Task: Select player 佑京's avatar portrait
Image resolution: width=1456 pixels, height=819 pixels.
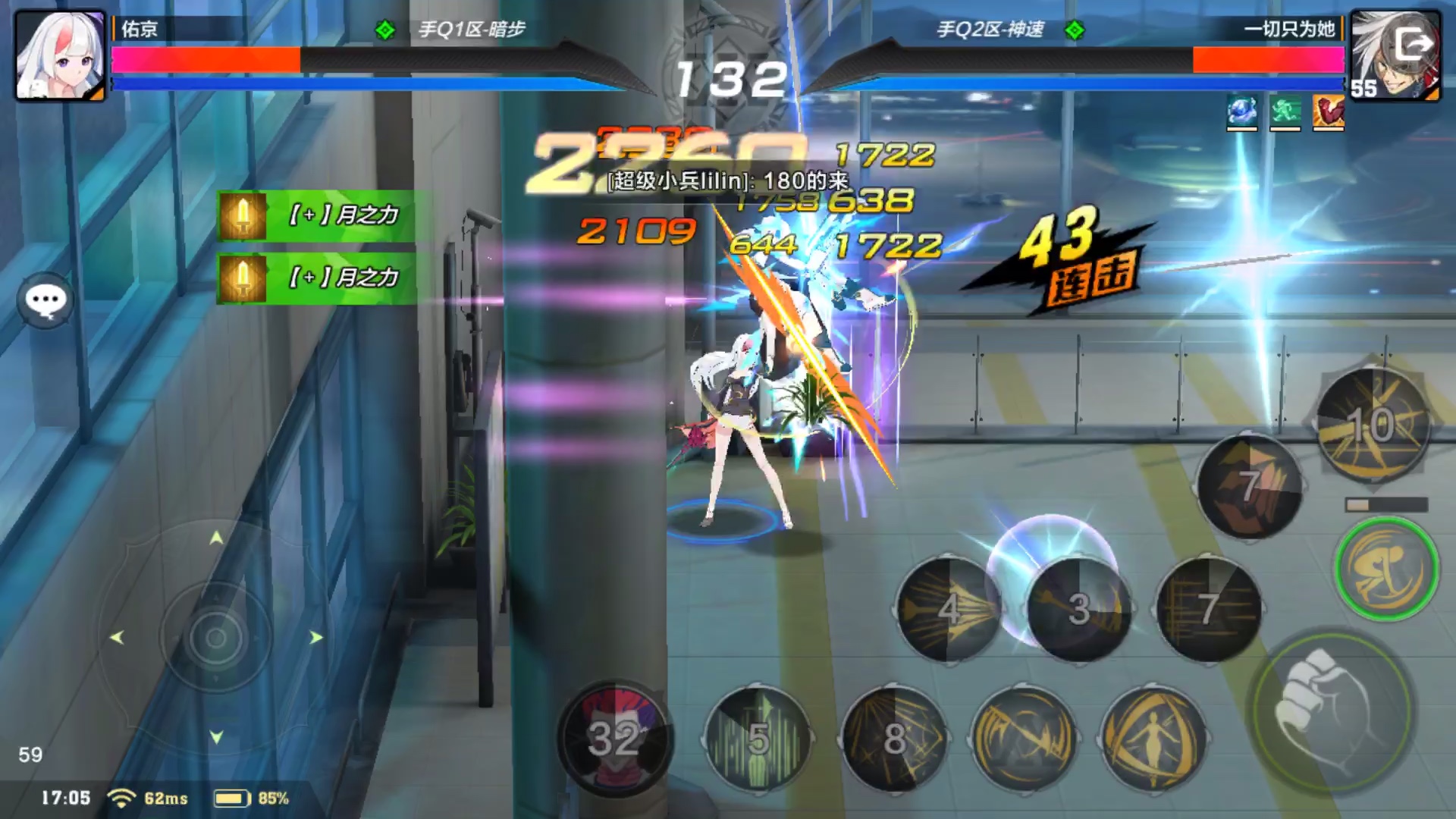Action: 61,55
